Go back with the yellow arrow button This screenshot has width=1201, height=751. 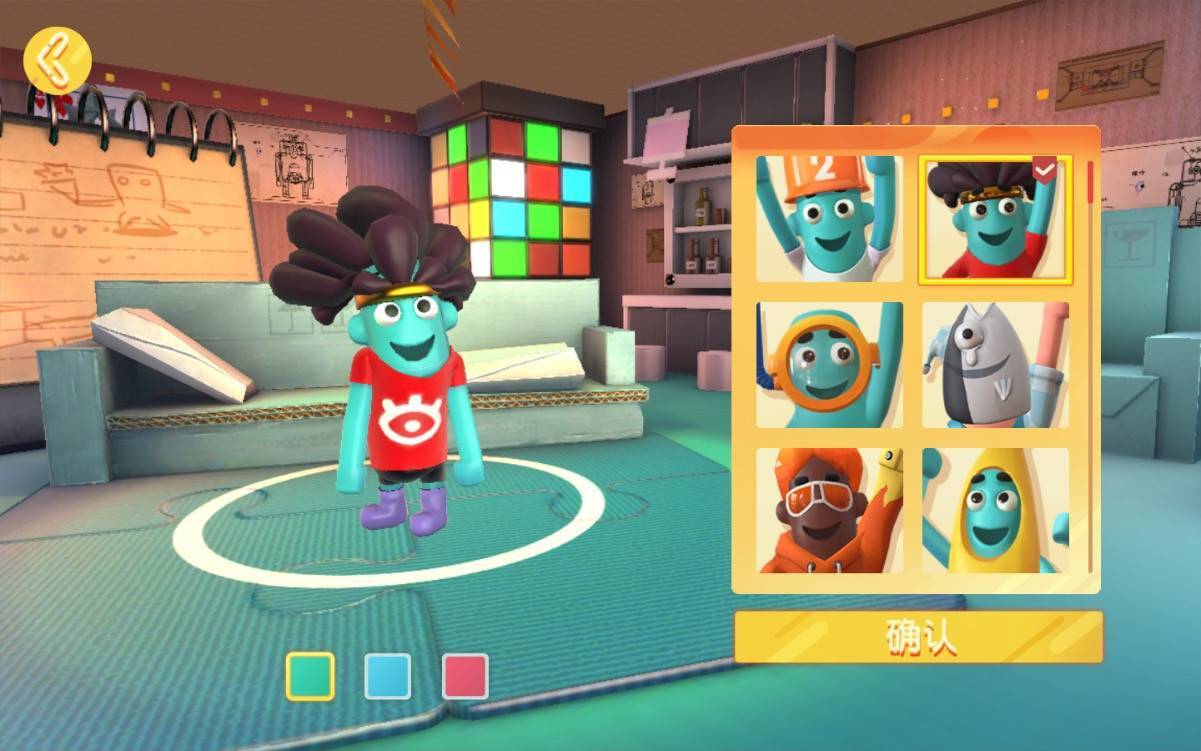[x=57, y=60]
